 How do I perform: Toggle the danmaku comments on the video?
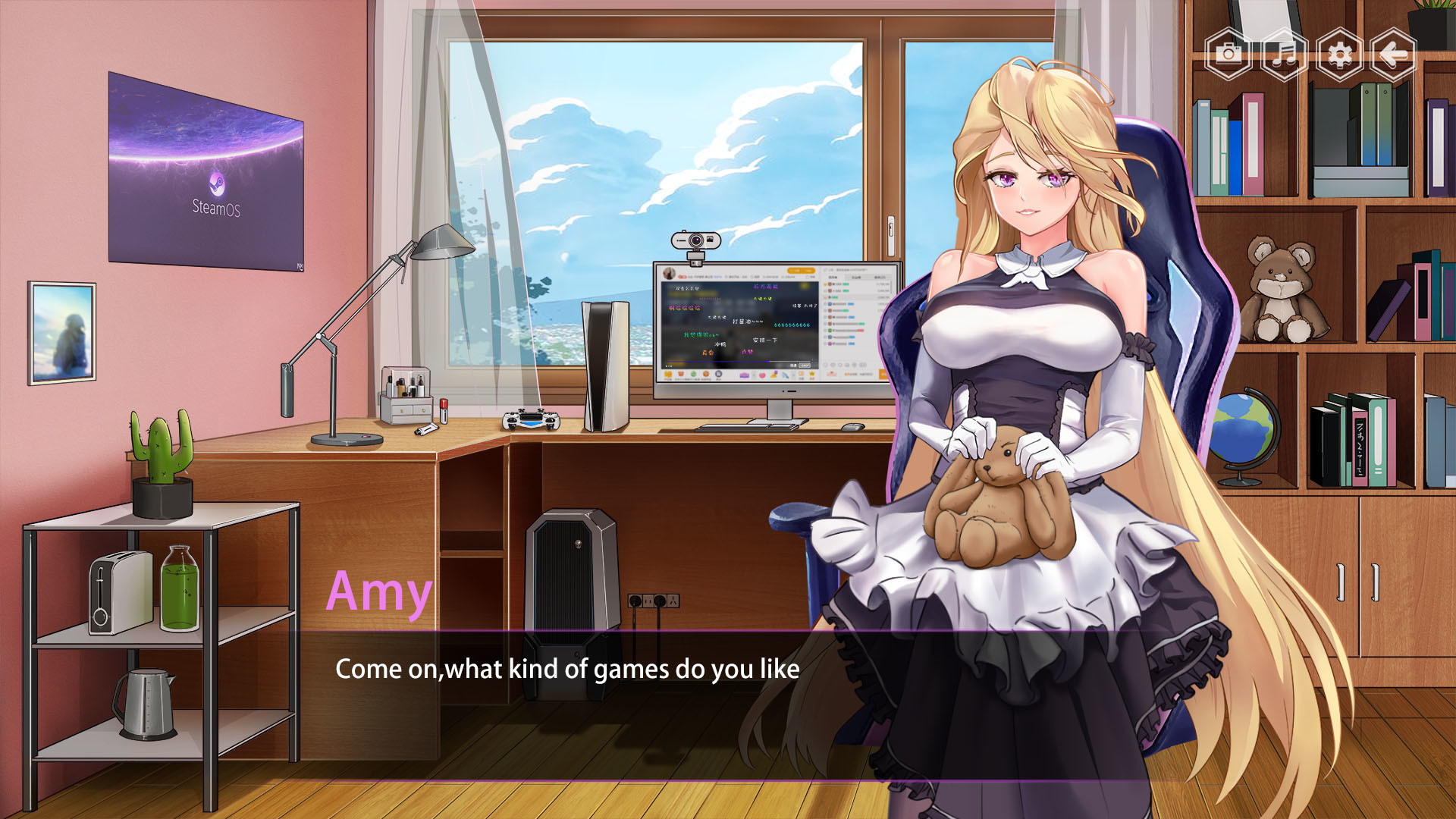click(x=792, y=365)
